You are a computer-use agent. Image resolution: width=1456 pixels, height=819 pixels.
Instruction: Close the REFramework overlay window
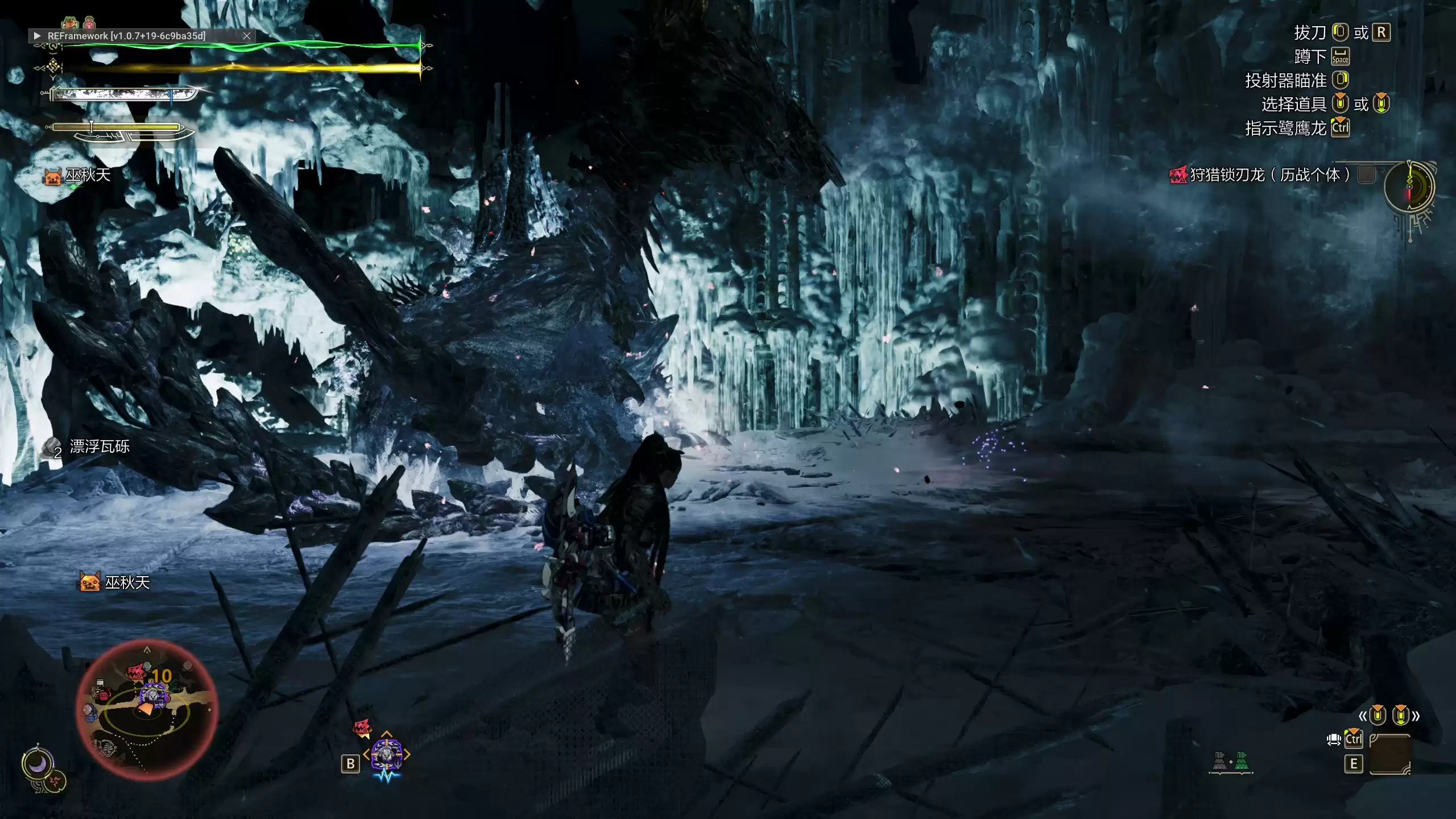[247, 36]
